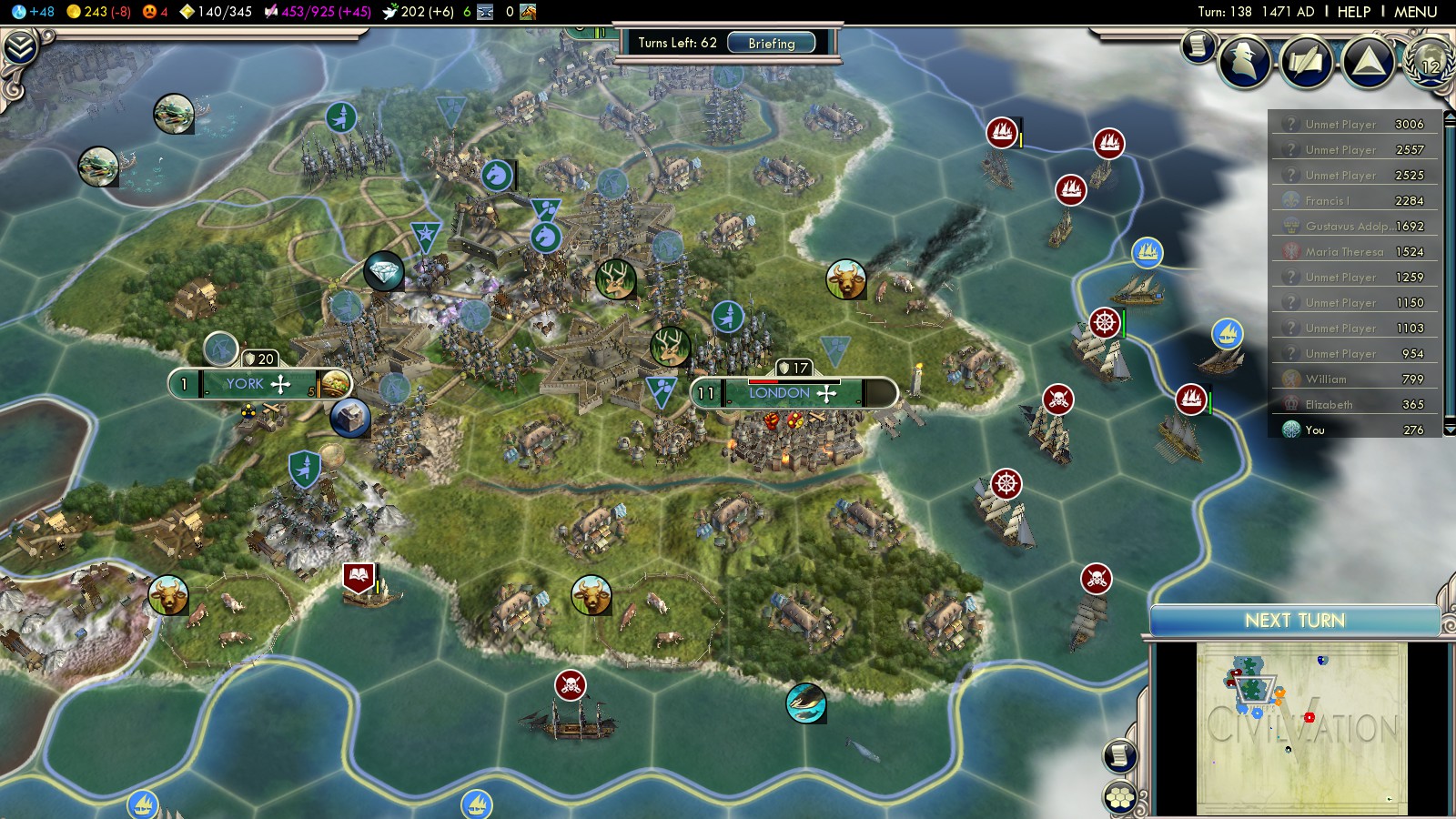Expand the tech panel arrow in the corner
The width and height of the screenshot is (1456, 819).
[20, 47]
